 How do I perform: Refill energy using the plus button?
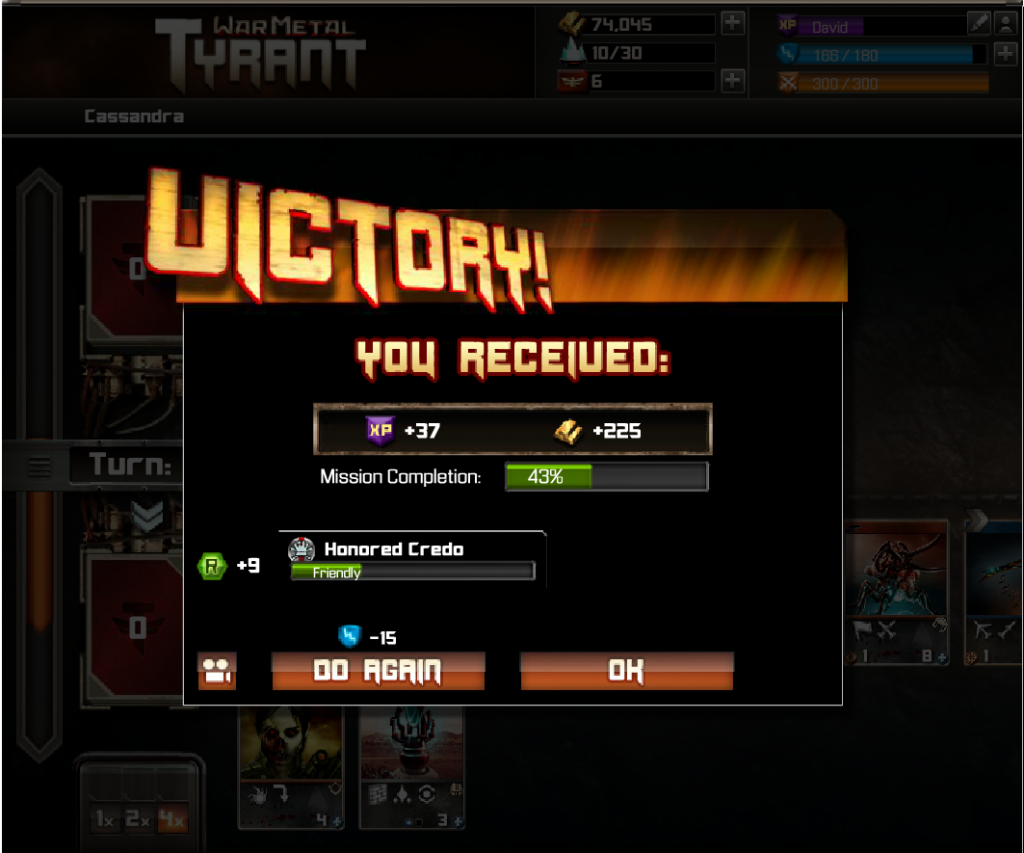click(x=1005, y=53)
